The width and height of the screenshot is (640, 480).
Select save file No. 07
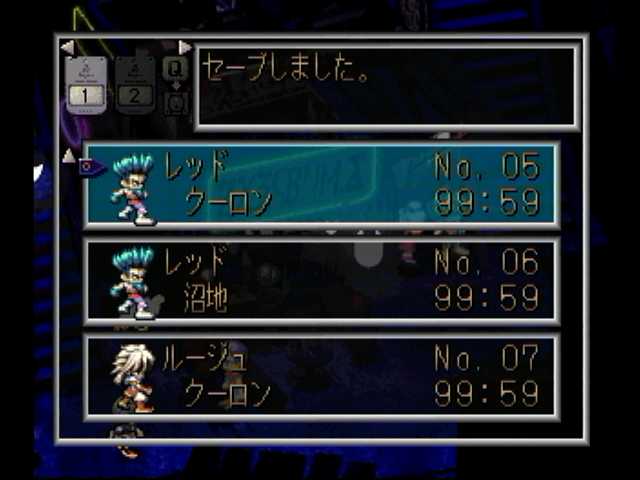pos(320,376)
